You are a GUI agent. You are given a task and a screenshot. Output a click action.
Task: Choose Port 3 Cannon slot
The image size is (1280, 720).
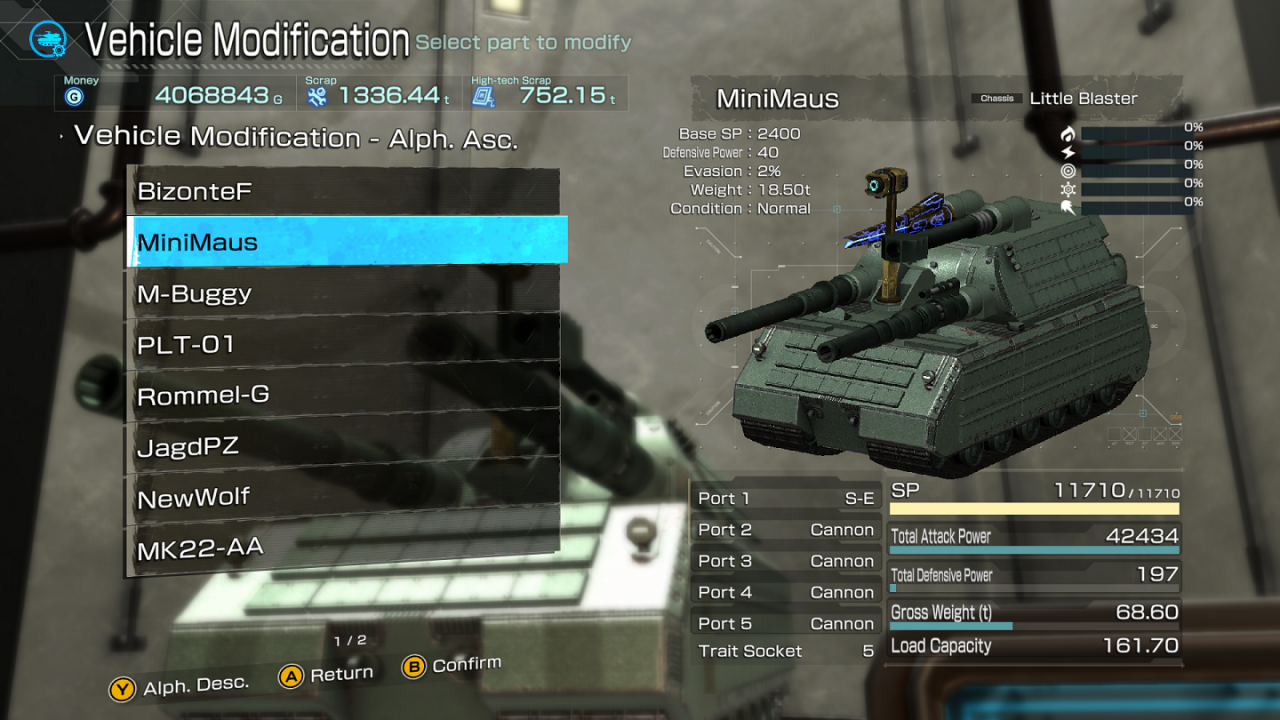pyautogui.click(x=786, y=561)
